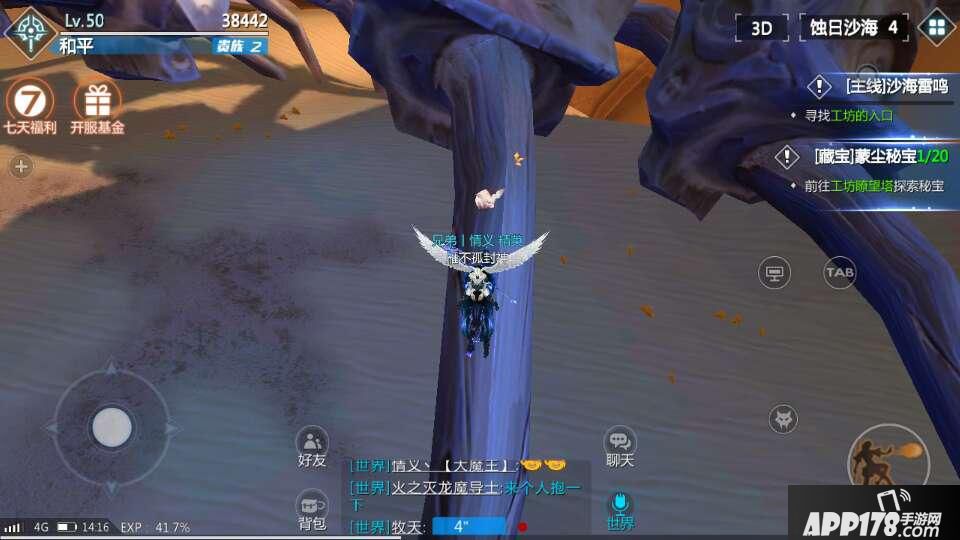The width and height of the screenshot is (960, 540).
Task: Tap the virtual movement joystick
Action: pos(112,427)
